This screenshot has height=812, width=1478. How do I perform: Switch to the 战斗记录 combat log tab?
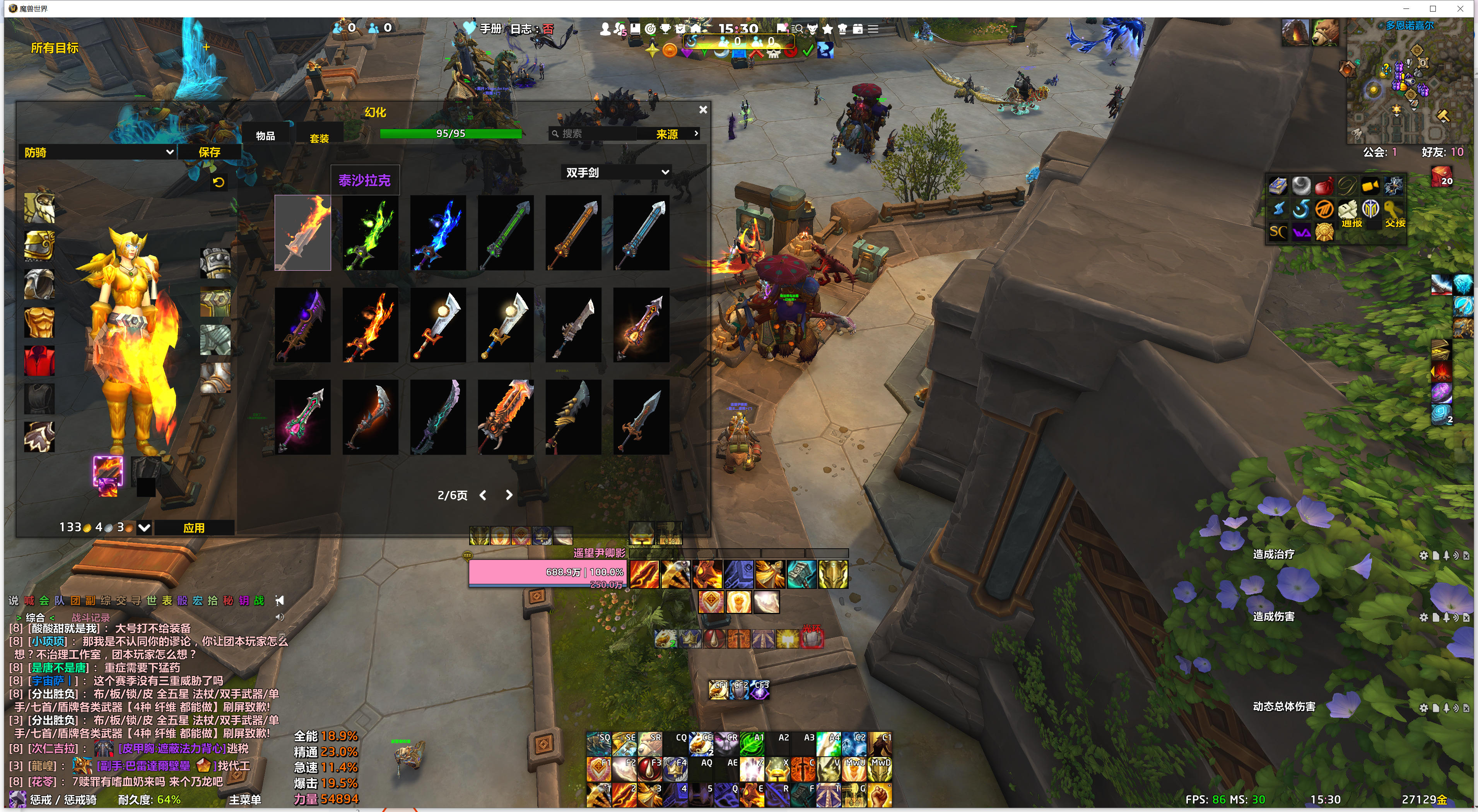point(91,618)
